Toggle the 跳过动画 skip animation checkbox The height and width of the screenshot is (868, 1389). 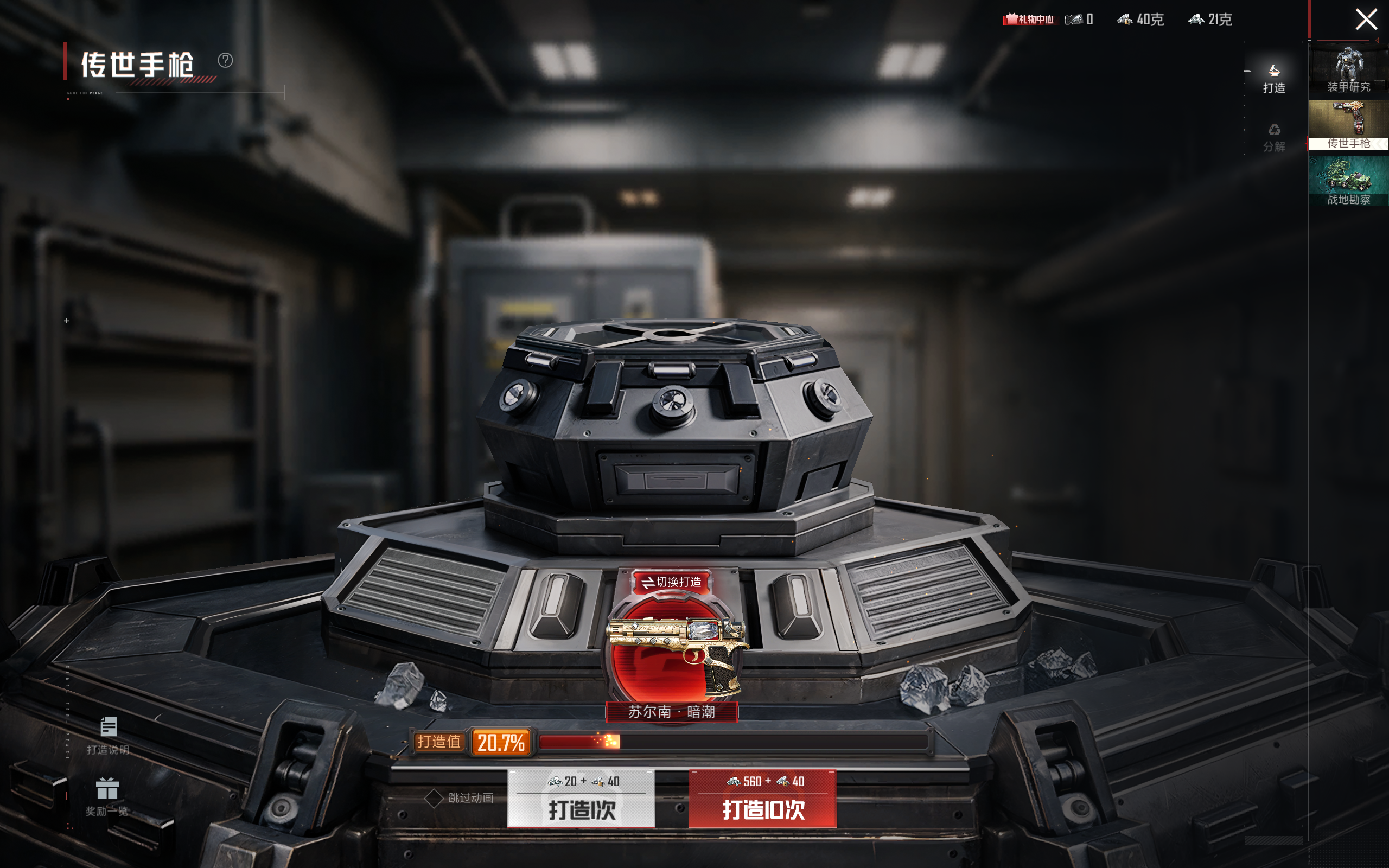434,798
